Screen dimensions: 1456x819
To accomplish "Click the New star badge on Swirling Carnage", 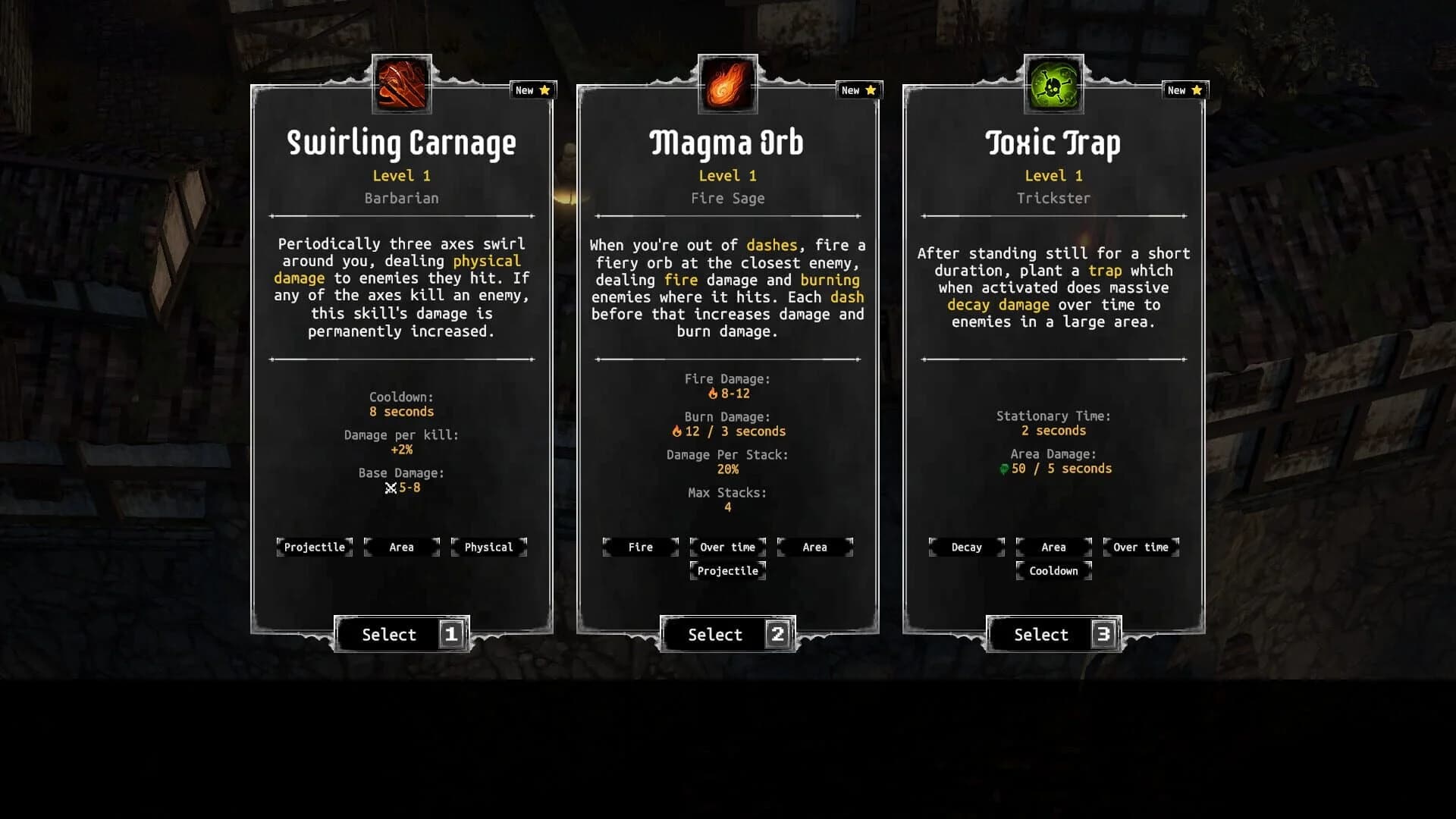I will [533, 89].
